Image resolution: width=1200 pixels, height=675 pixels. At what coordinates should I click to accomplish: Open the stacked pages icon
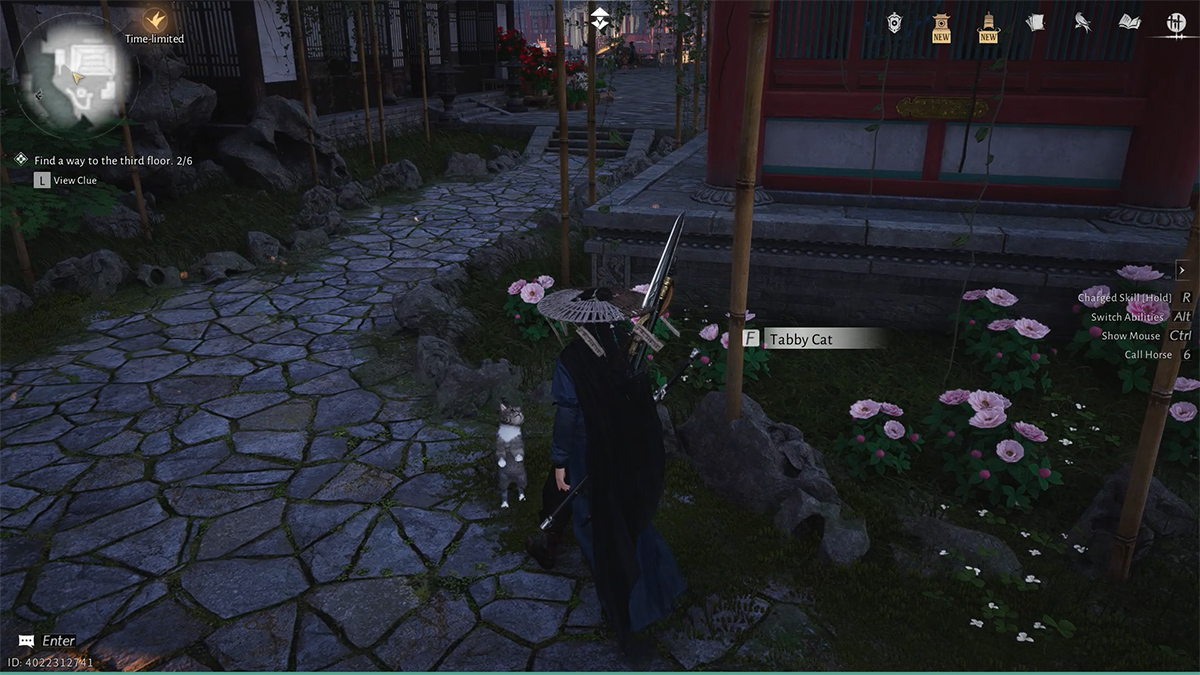coord(1035,22)
